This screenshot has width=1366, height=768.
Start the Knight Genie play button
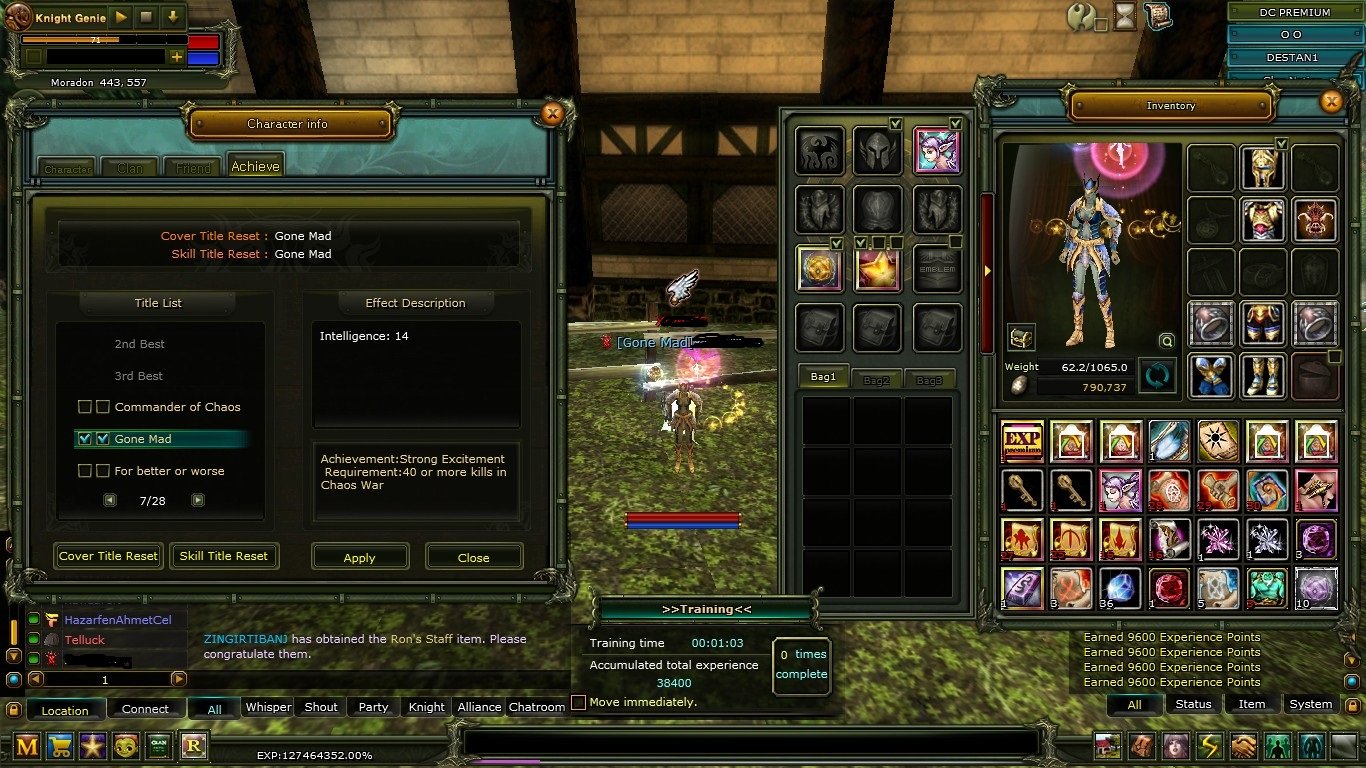point(121,17)
